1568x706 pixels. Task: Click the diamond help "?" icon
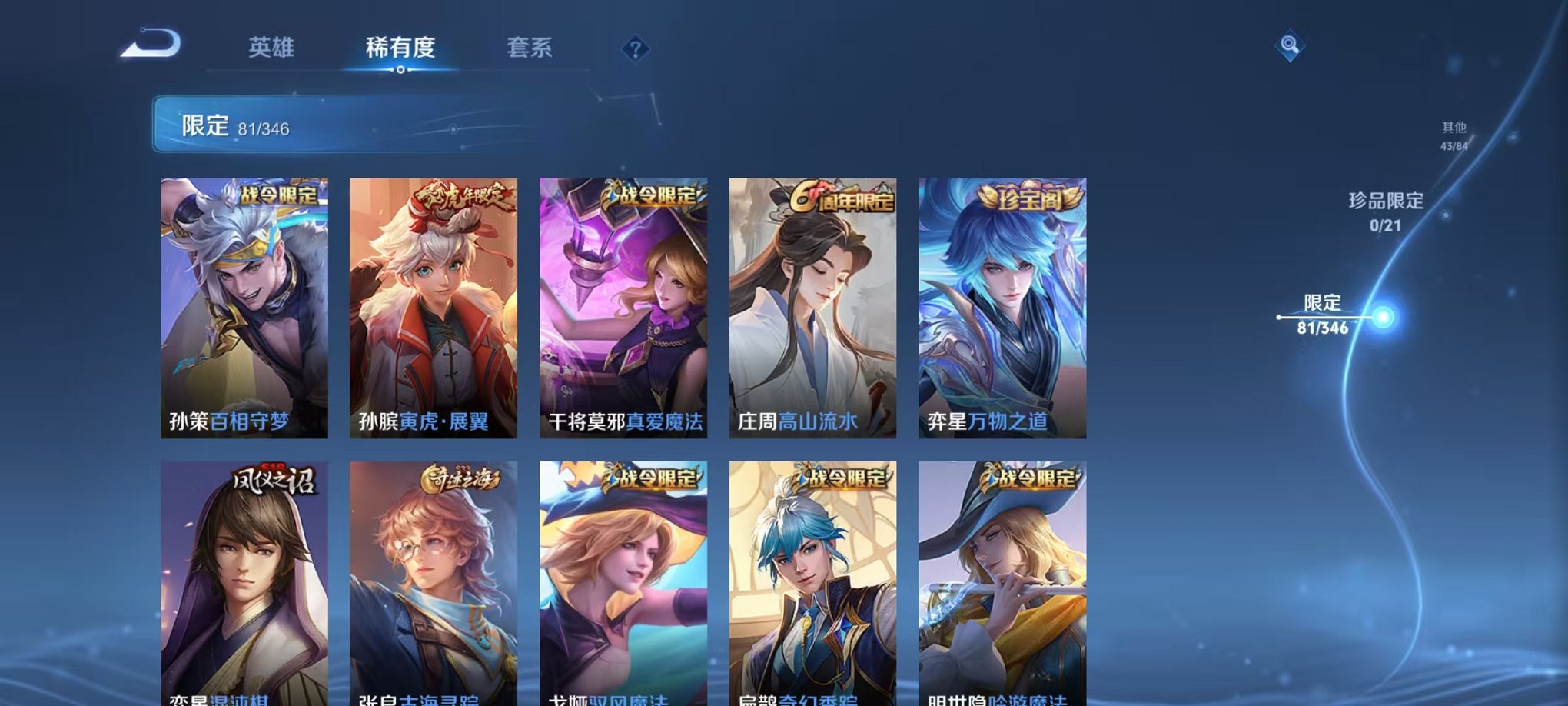coord(635,50)
